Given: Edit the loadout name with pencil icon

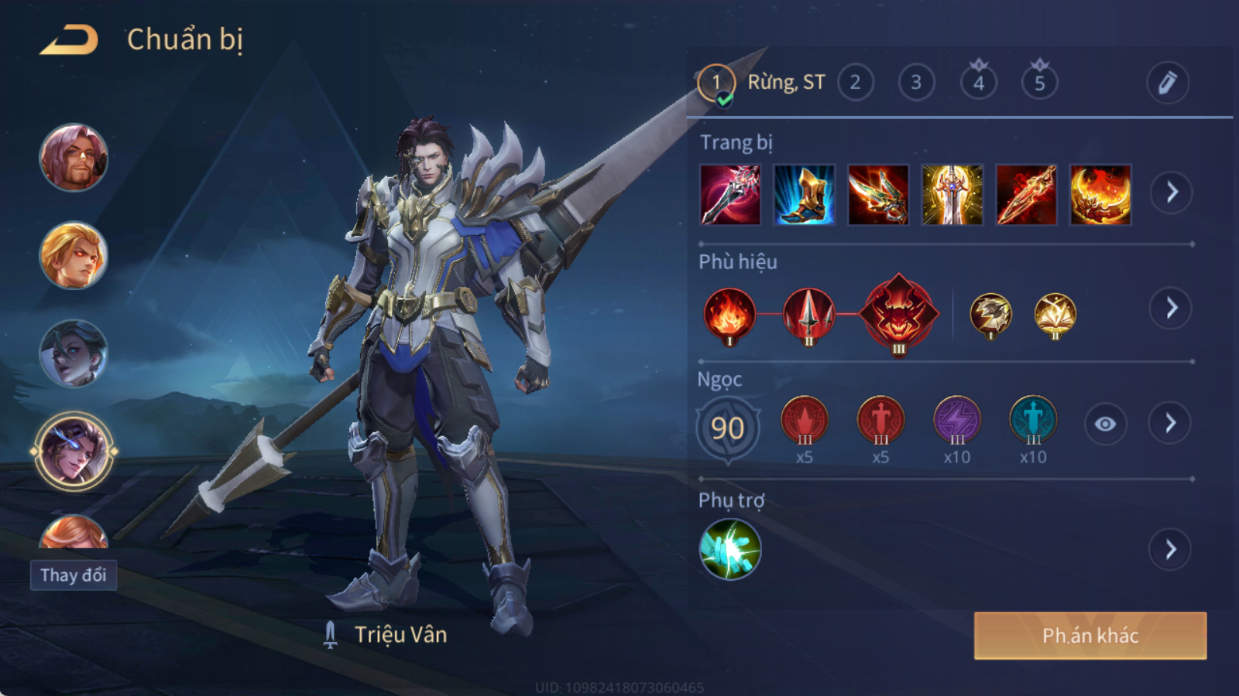Looking at the screenshot, I should click(1167, 83).
